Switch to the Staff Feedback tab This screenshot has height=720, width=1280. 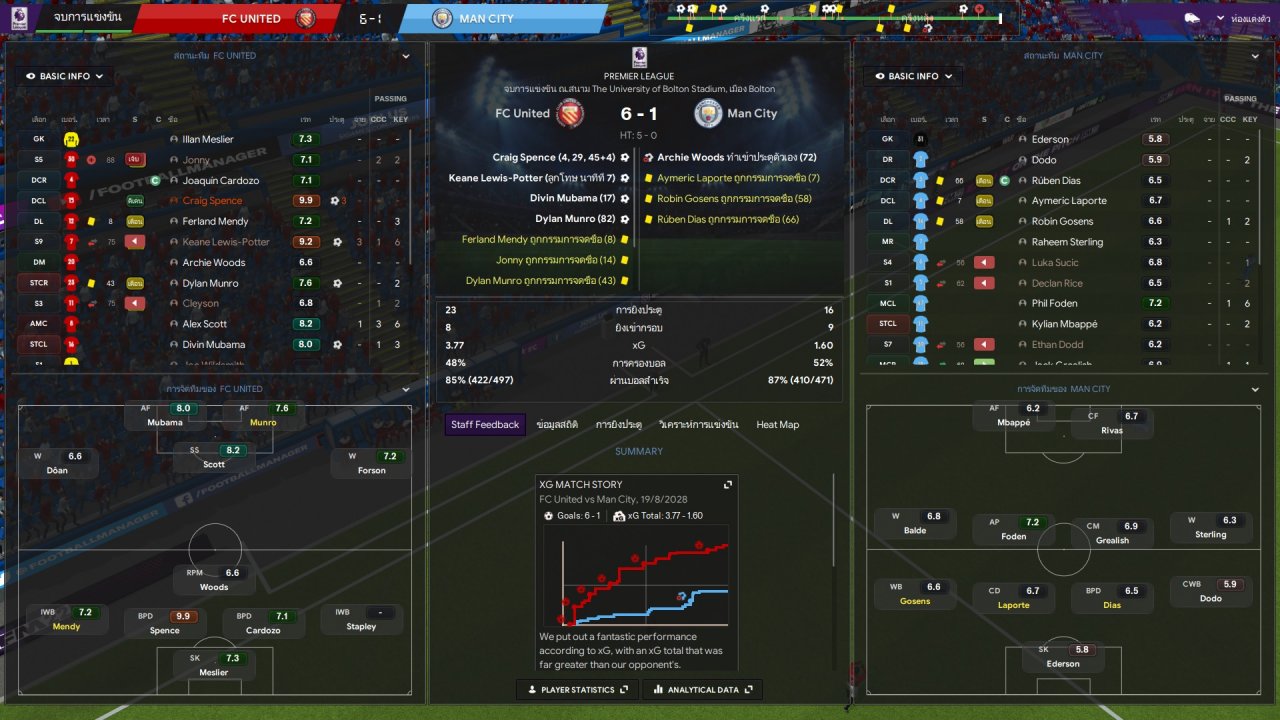485,425
